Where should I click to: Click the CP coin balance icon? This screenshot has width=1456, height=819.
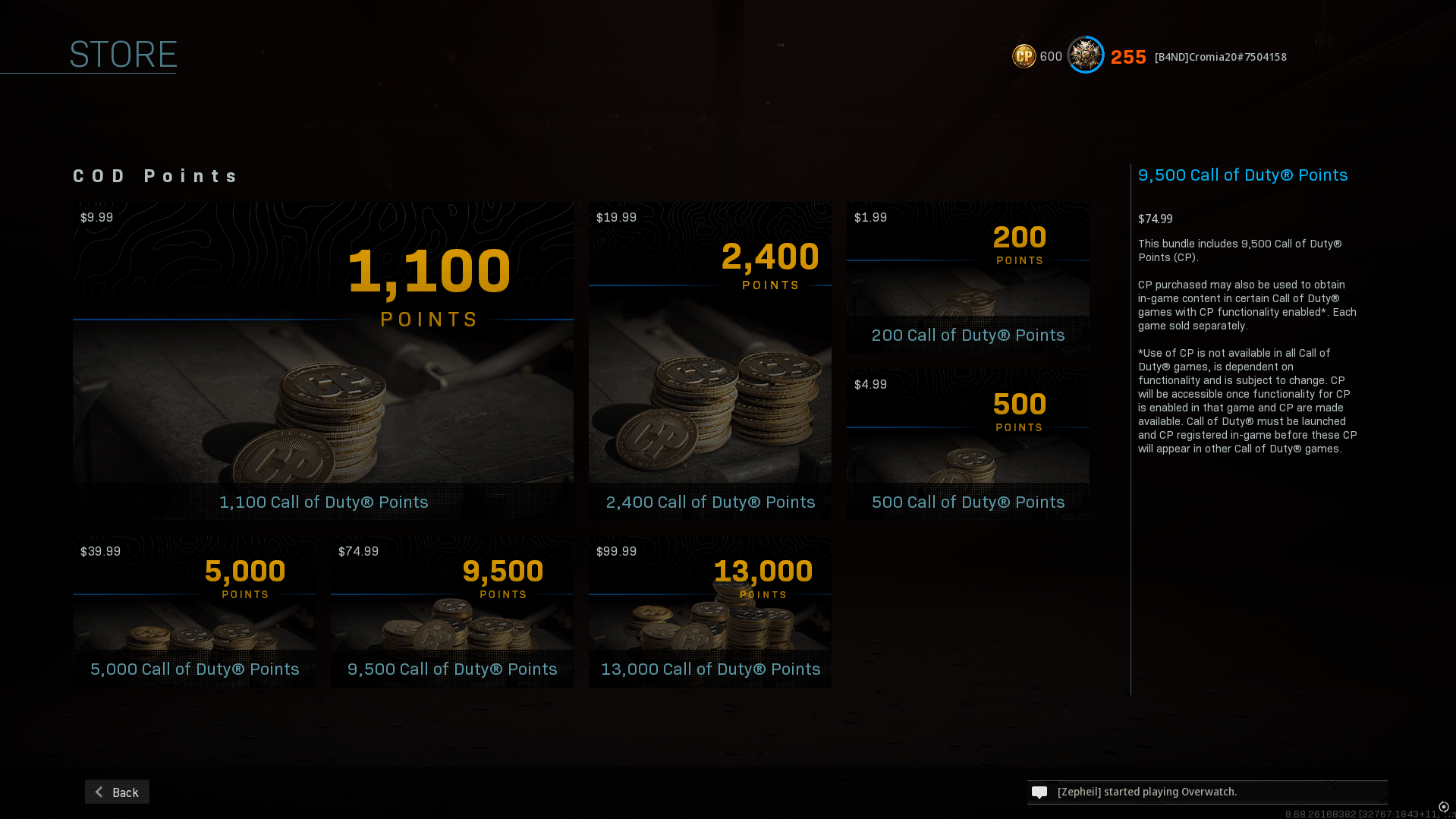click(1024, 56)
